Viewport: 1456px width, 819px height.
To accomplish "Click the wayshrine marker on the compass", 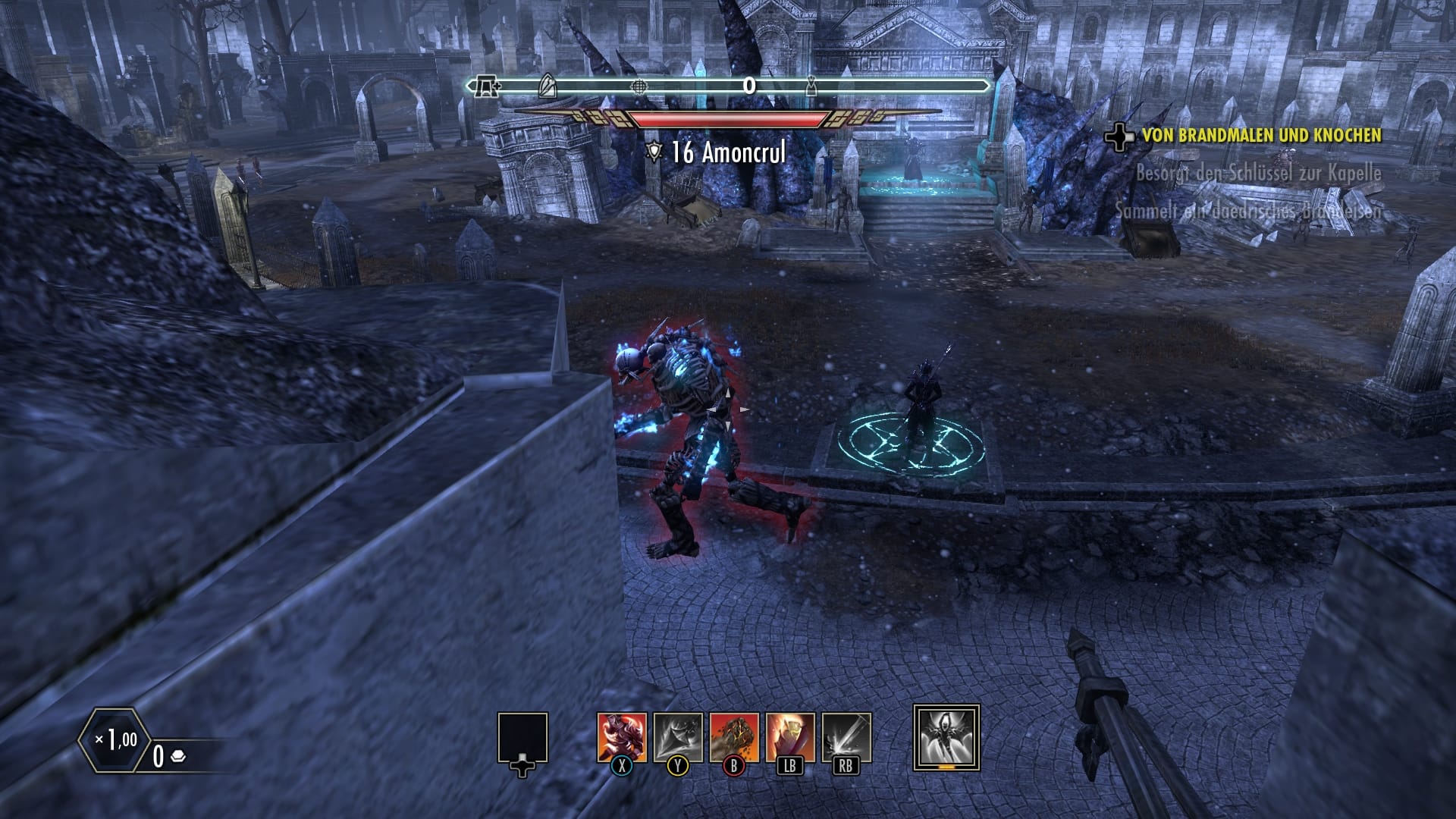I will (486, 87).
